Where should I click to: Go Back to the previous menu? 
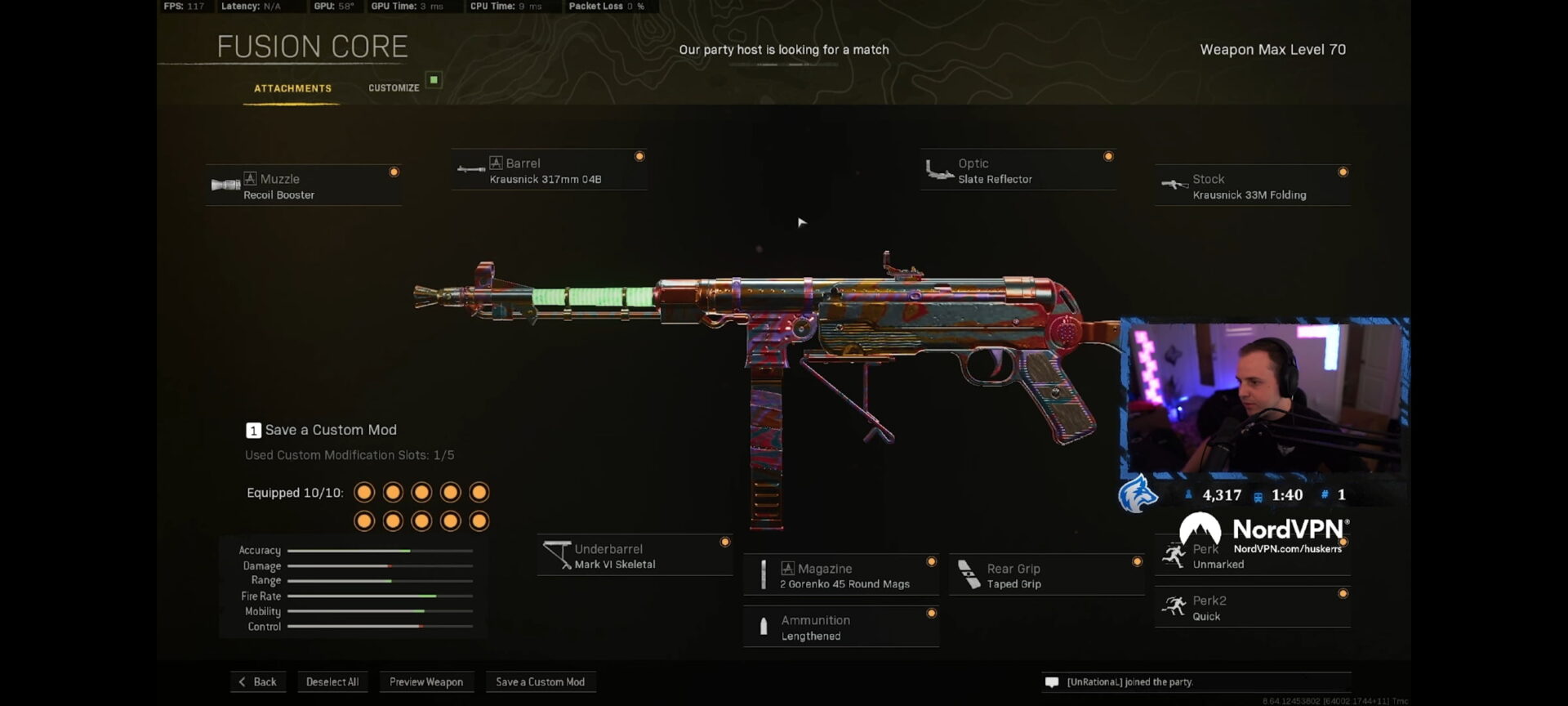[x=258, y=682]
